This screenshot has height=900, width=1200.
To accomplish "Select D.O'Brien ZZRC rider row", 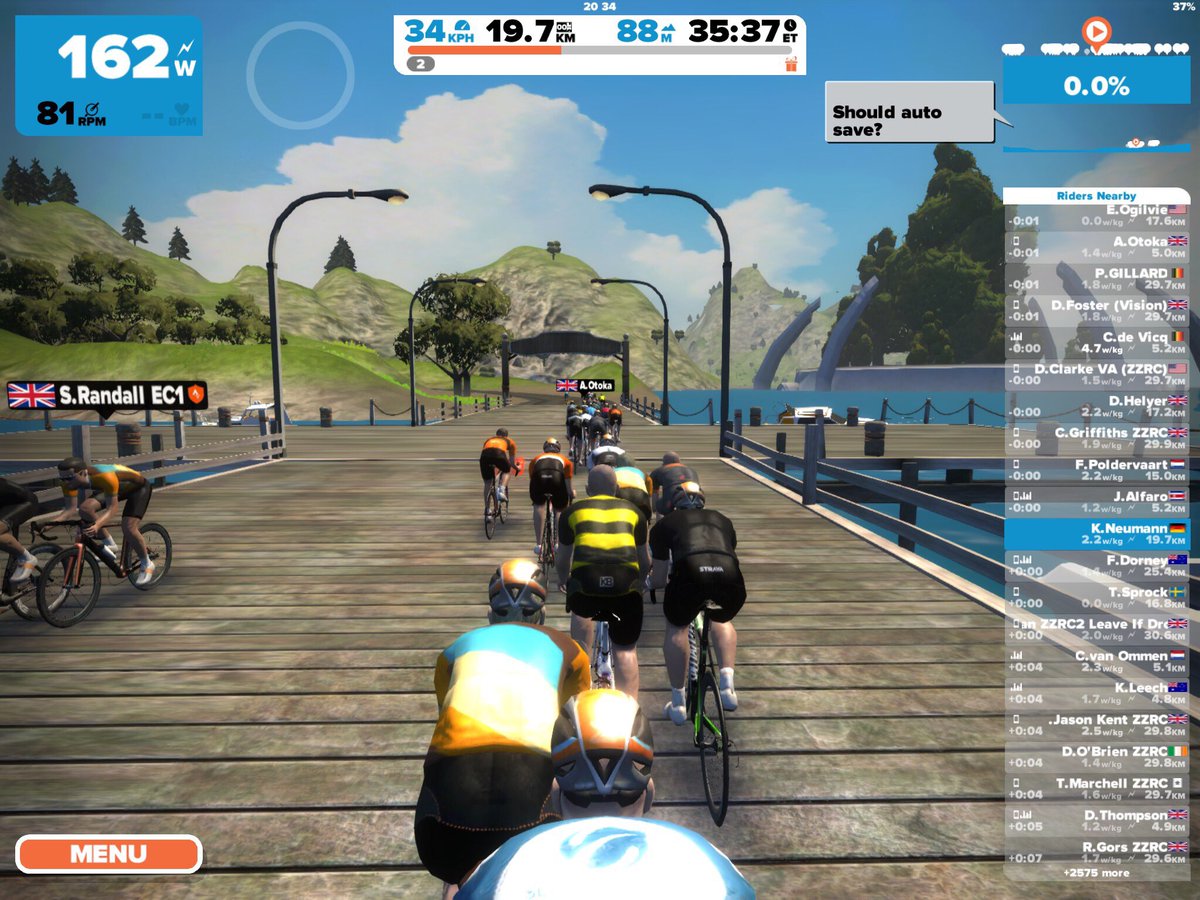I will (x=1096, y=757).
